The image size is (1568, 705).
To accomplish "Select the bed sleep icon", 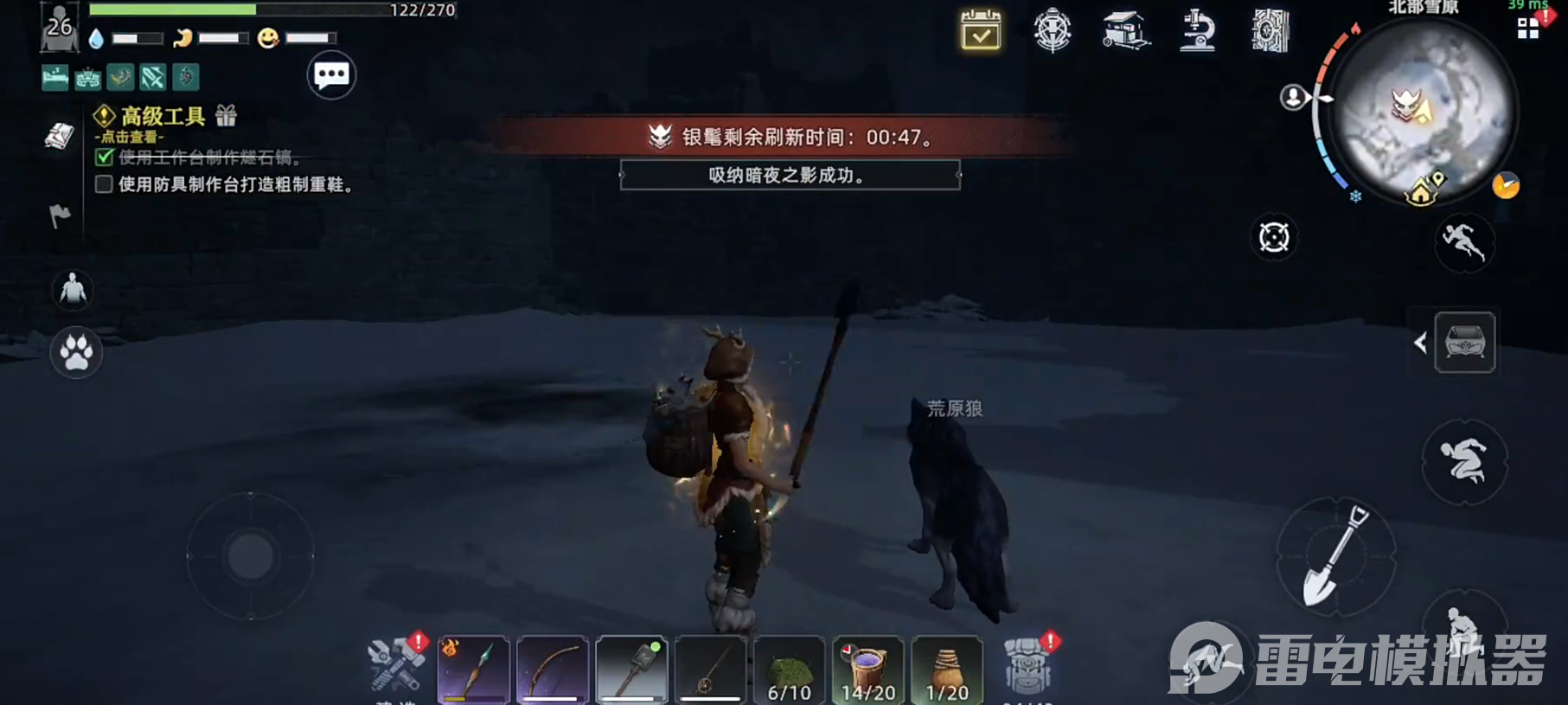I will coord(54,77).
